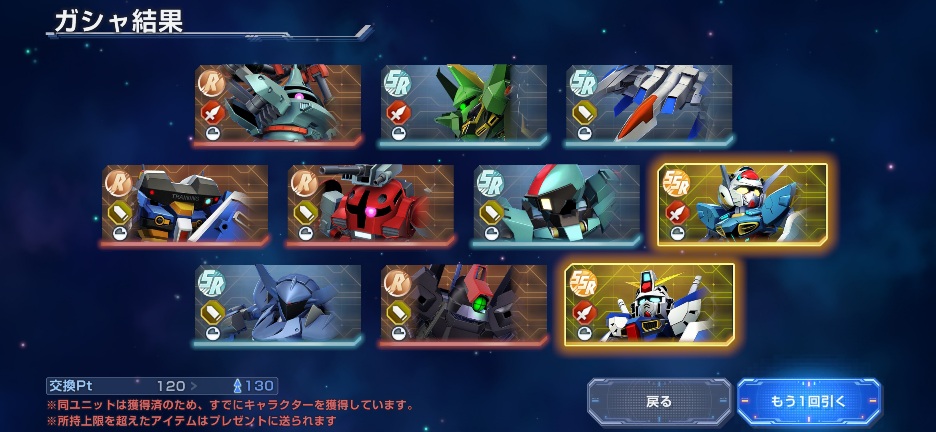
Task: Select the SSR white and blue Gundam card
Action: point(649,304)
